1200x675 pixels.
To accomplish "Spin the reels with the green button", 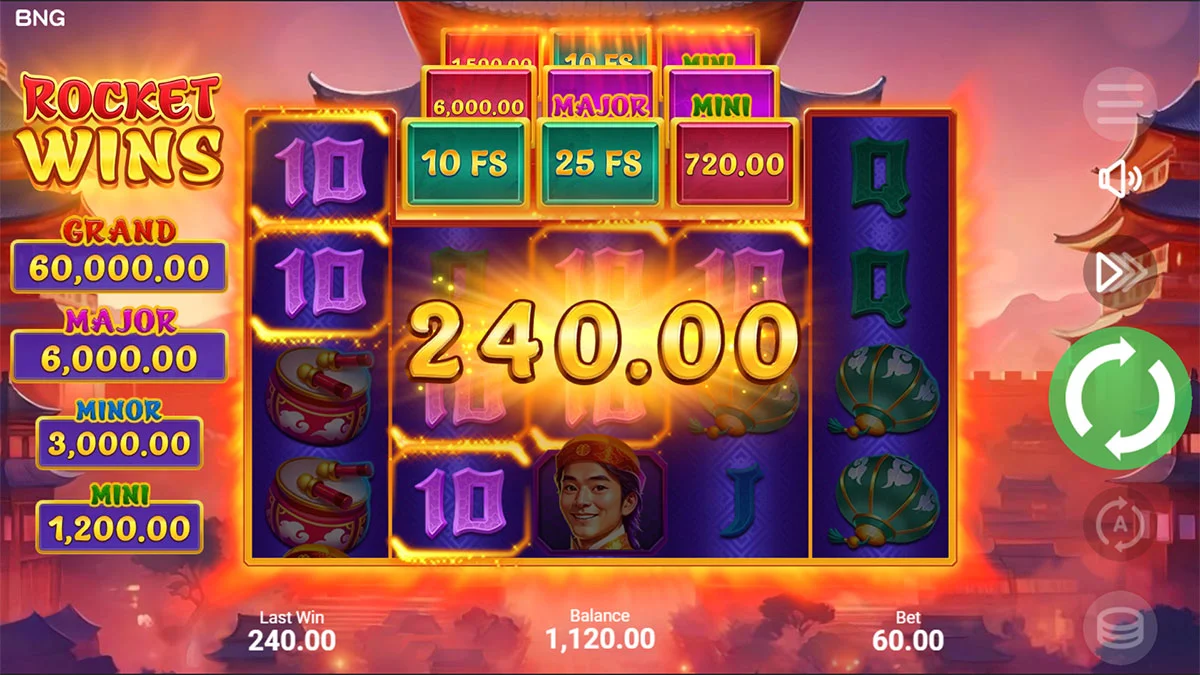I will tap(1119, 398).
